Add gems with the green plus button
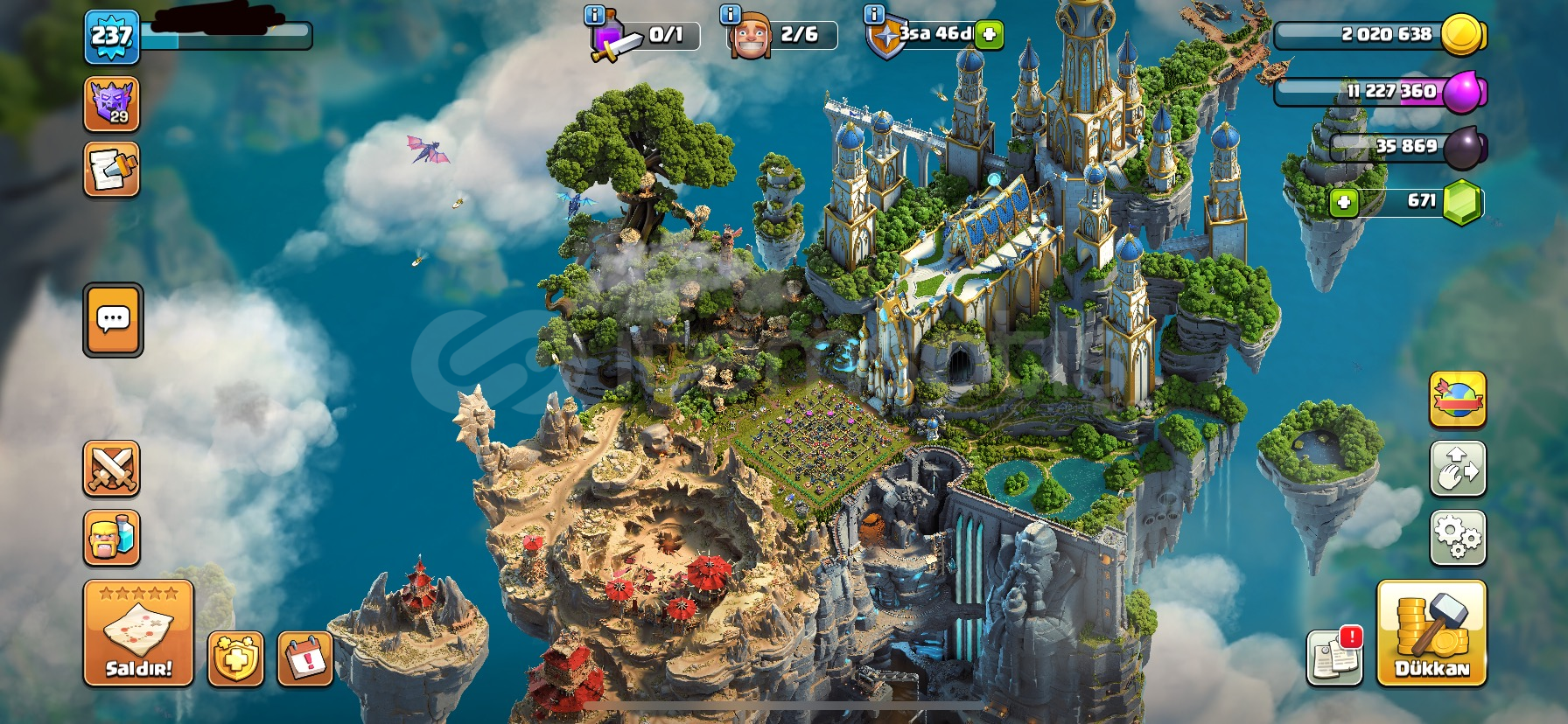1568x724 pixels. (1344, 203)
